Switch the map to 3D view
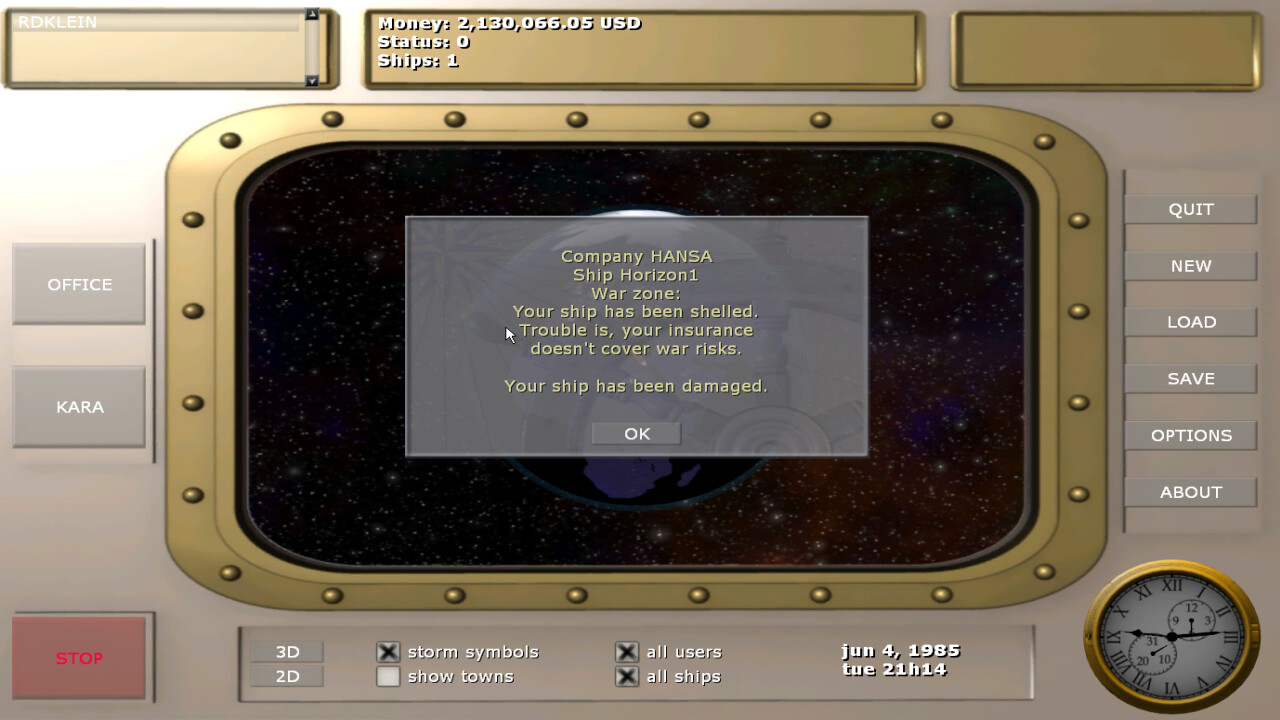1280x720 pixels. pos(288,651)
